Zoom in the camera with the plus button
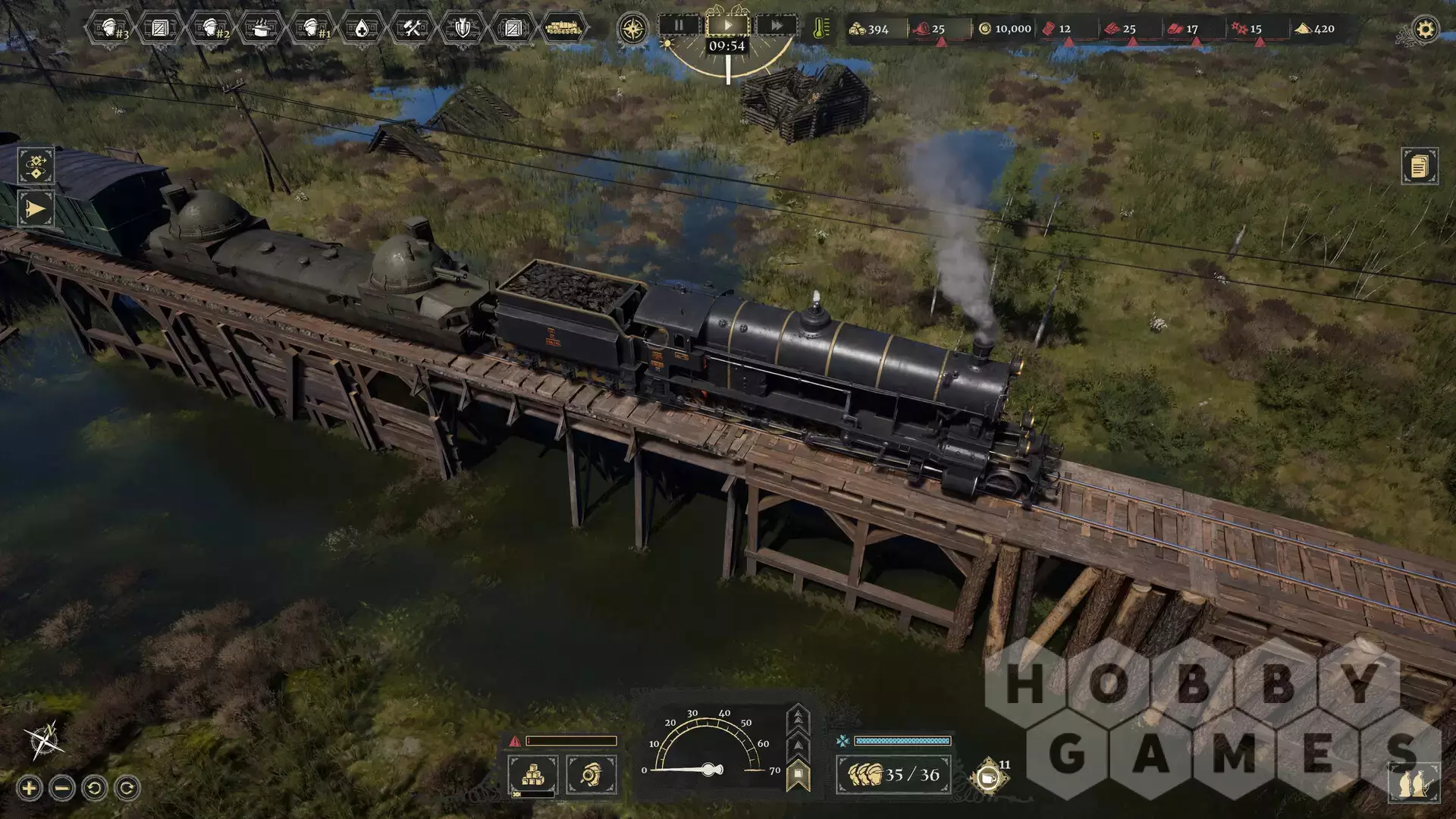Viewport: 1456px width, 819px height. [x=29, y=789]
